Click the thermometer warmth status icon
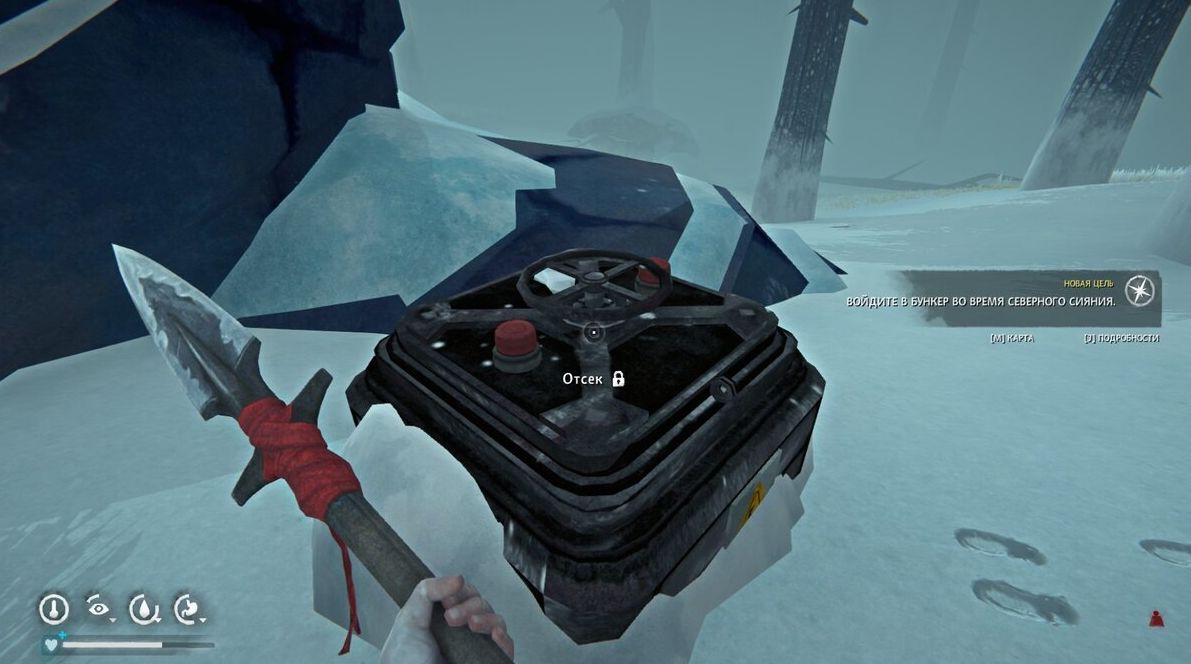The height and width of the screenshot is (664, 1191). 53,608
